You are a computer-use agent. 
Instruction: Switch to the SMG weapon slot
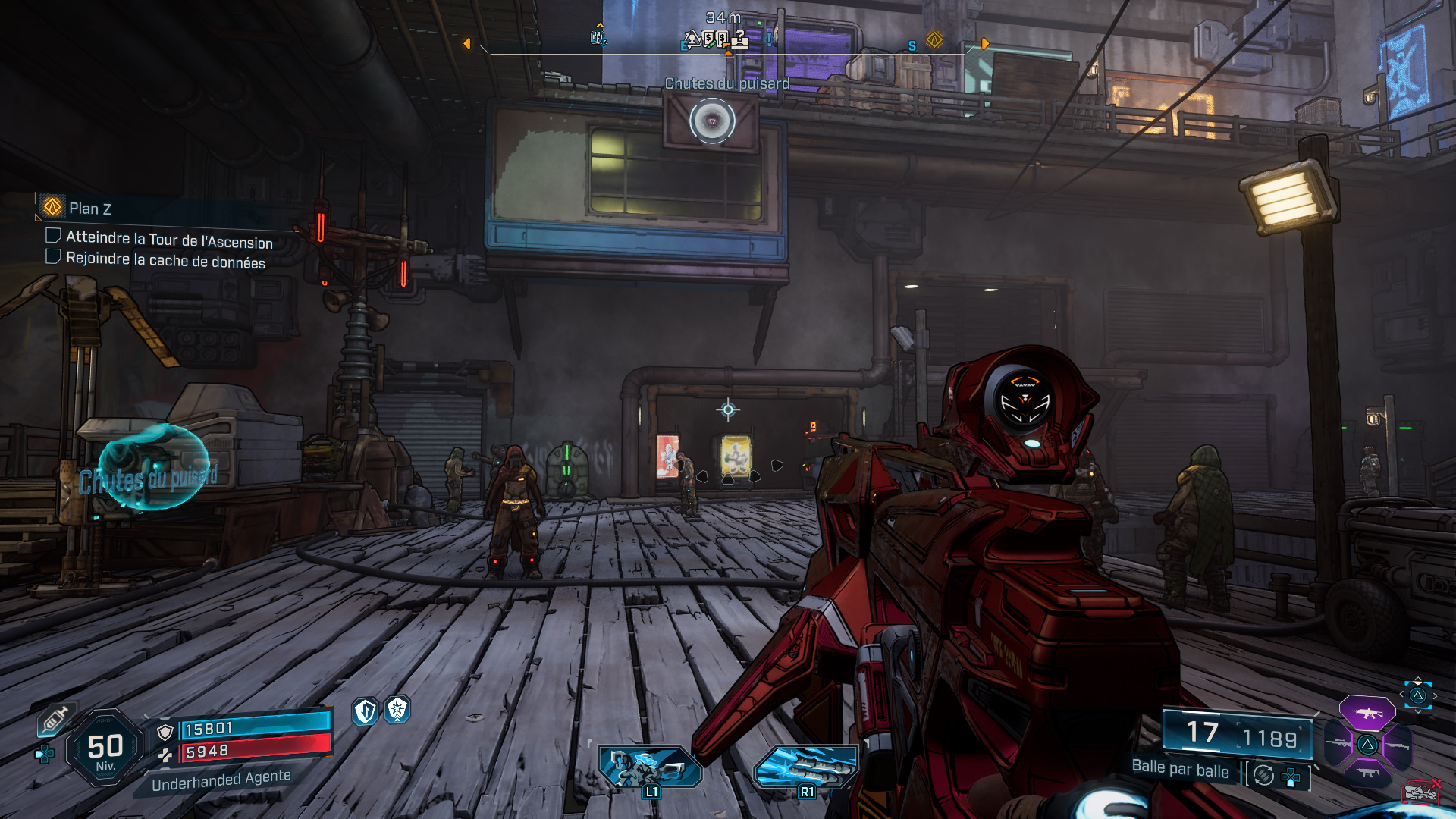tap(1367, 773)
